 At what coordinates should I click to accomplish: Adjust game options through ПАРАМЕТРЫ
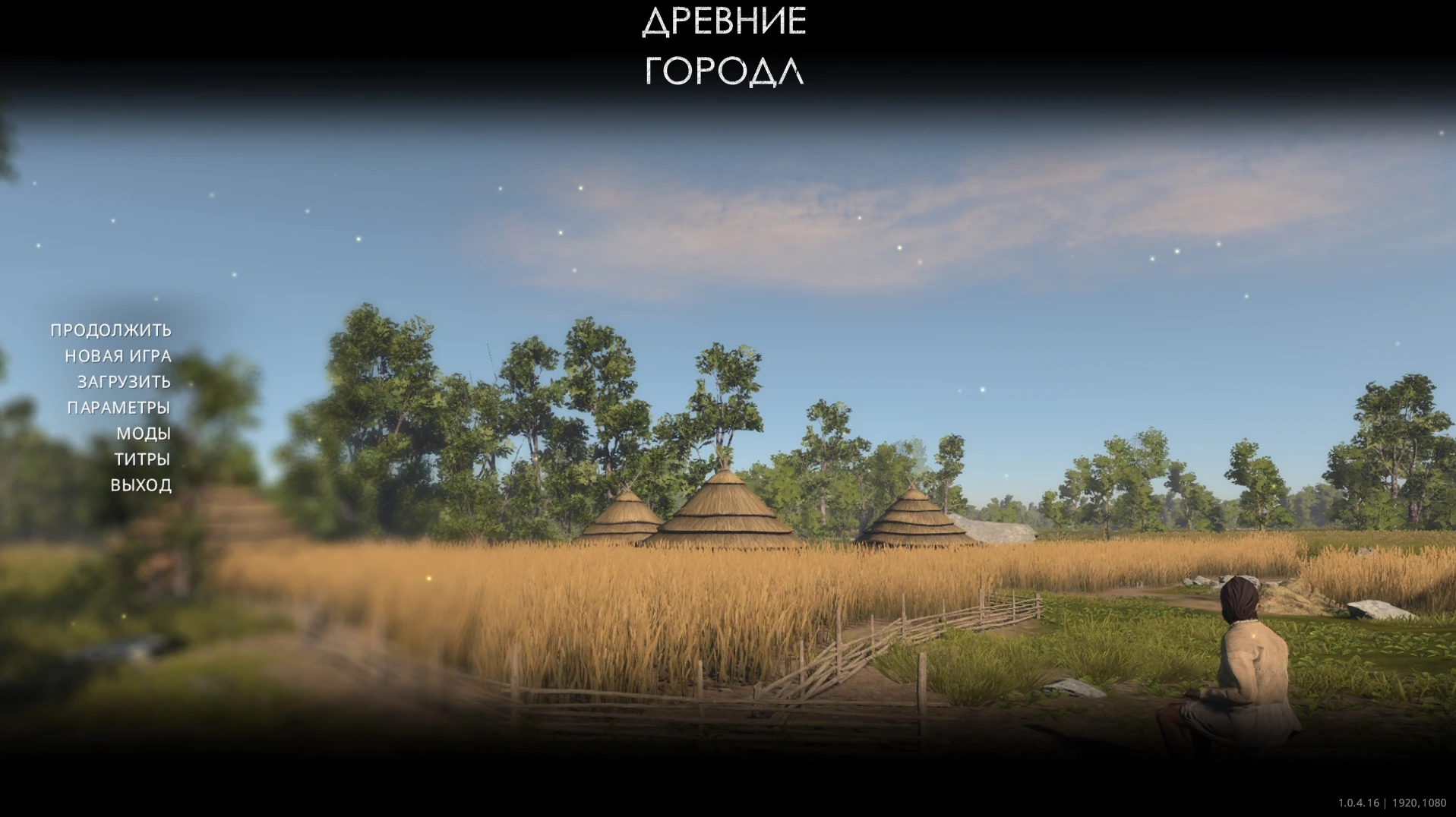point(118,408)
